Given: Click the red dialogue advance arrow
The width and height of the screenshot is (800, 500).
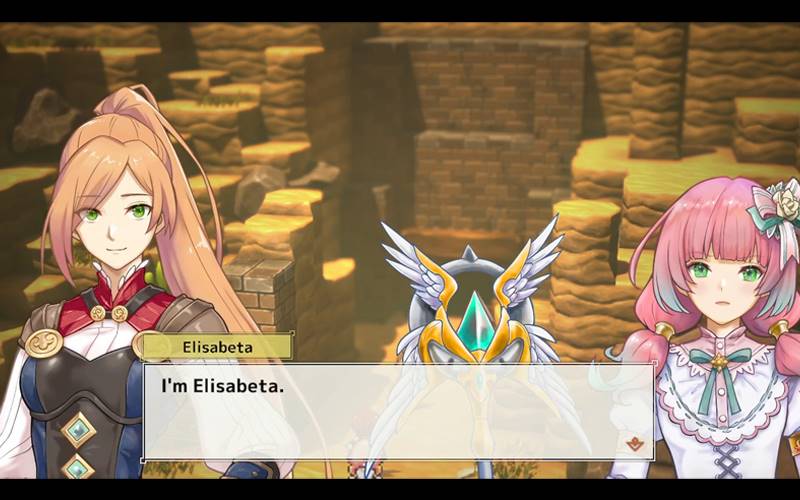Looking at the screenshot, I should (631, 441).
